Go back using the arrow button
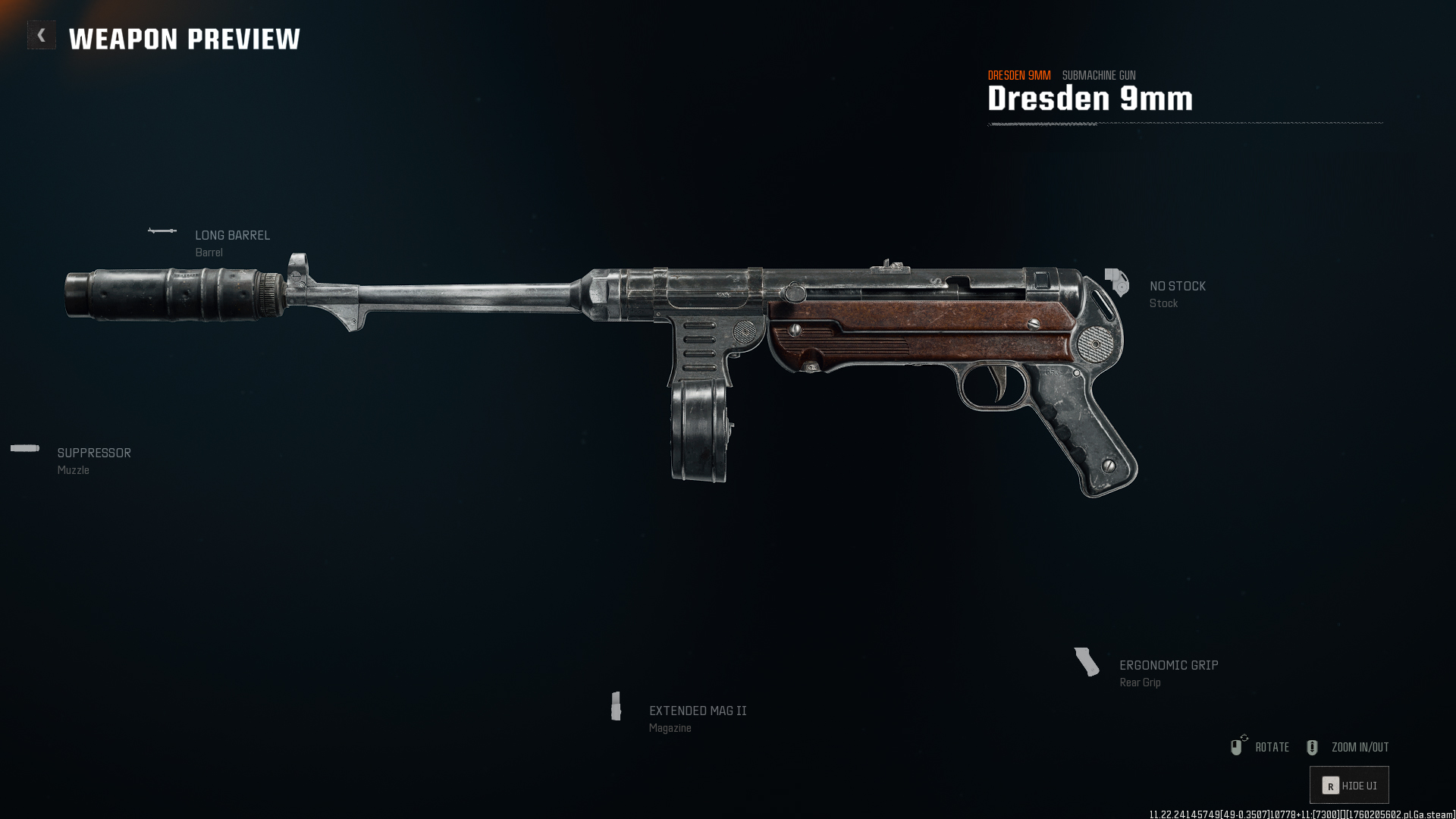 coord(42,35)
